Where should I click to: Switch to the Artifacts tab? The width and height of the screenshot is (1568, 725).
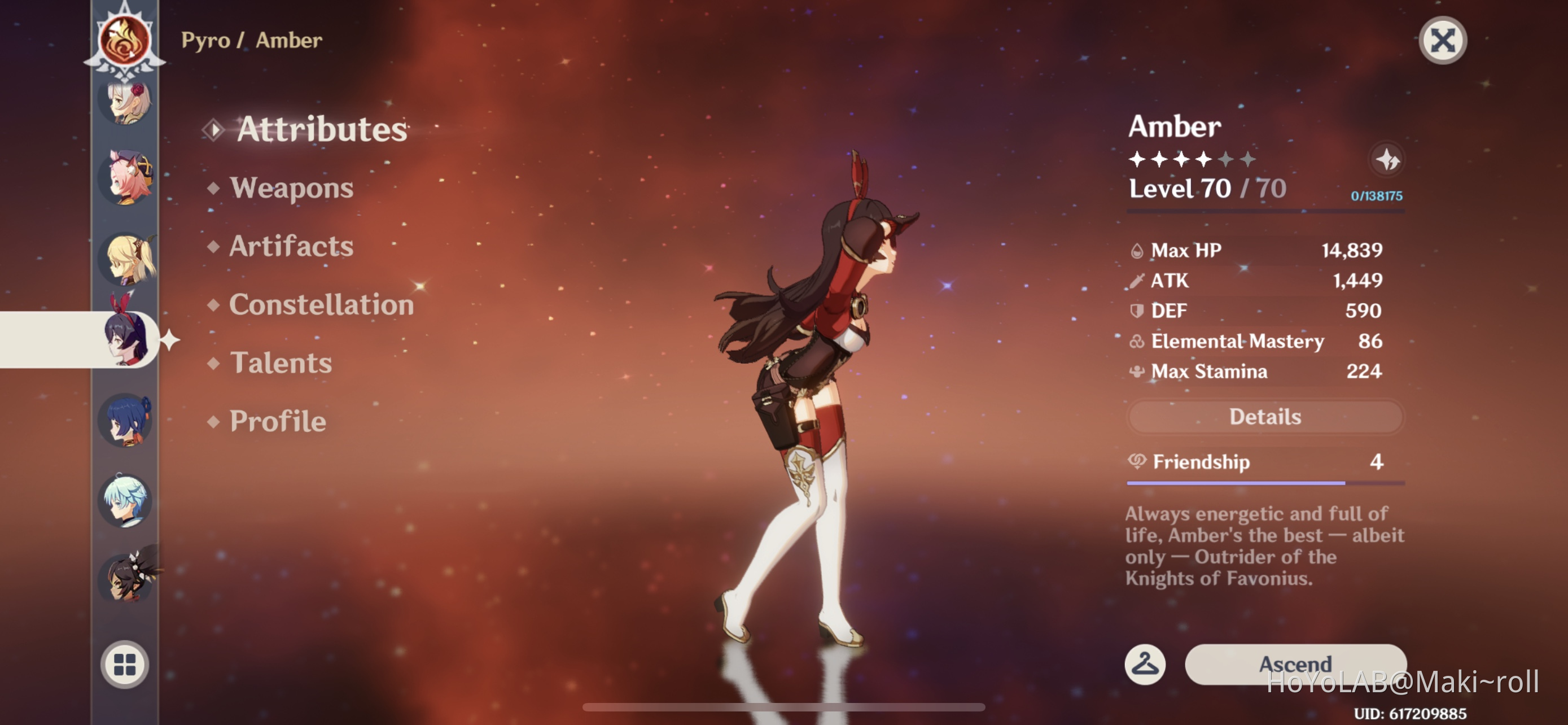pyautogui.click(x=289, y=246)
